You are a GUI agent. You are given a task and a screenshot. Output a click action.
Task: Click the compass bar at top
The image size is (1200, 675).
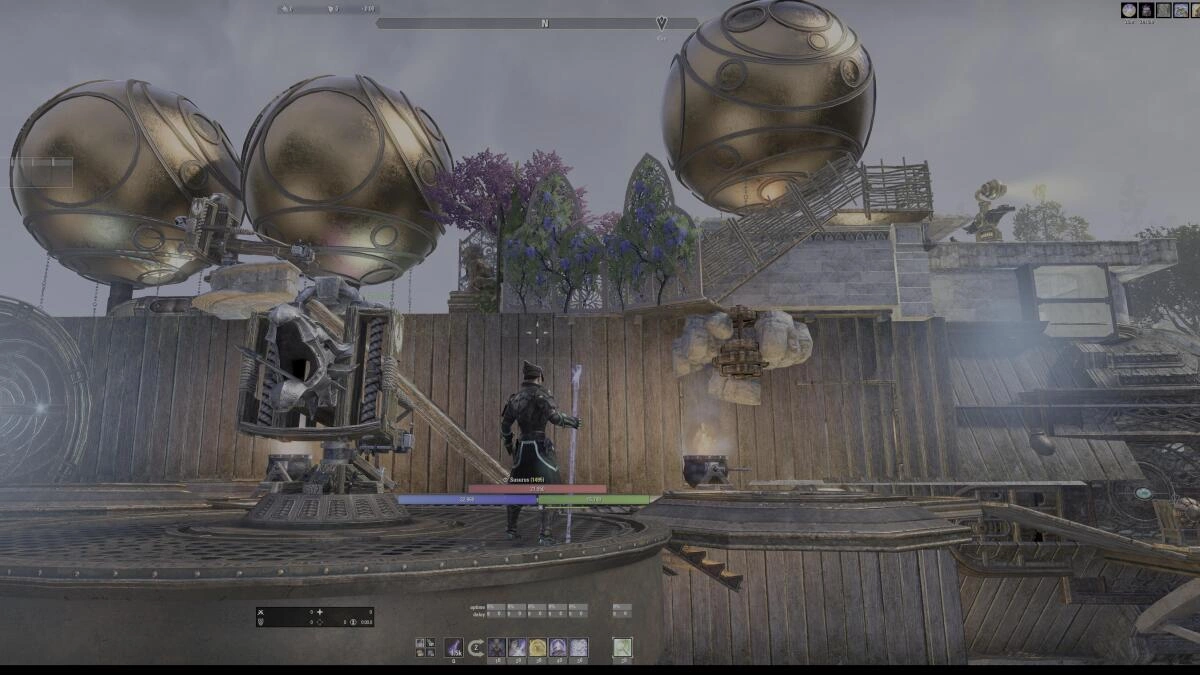pyautogui.click(x=537, y=23)
